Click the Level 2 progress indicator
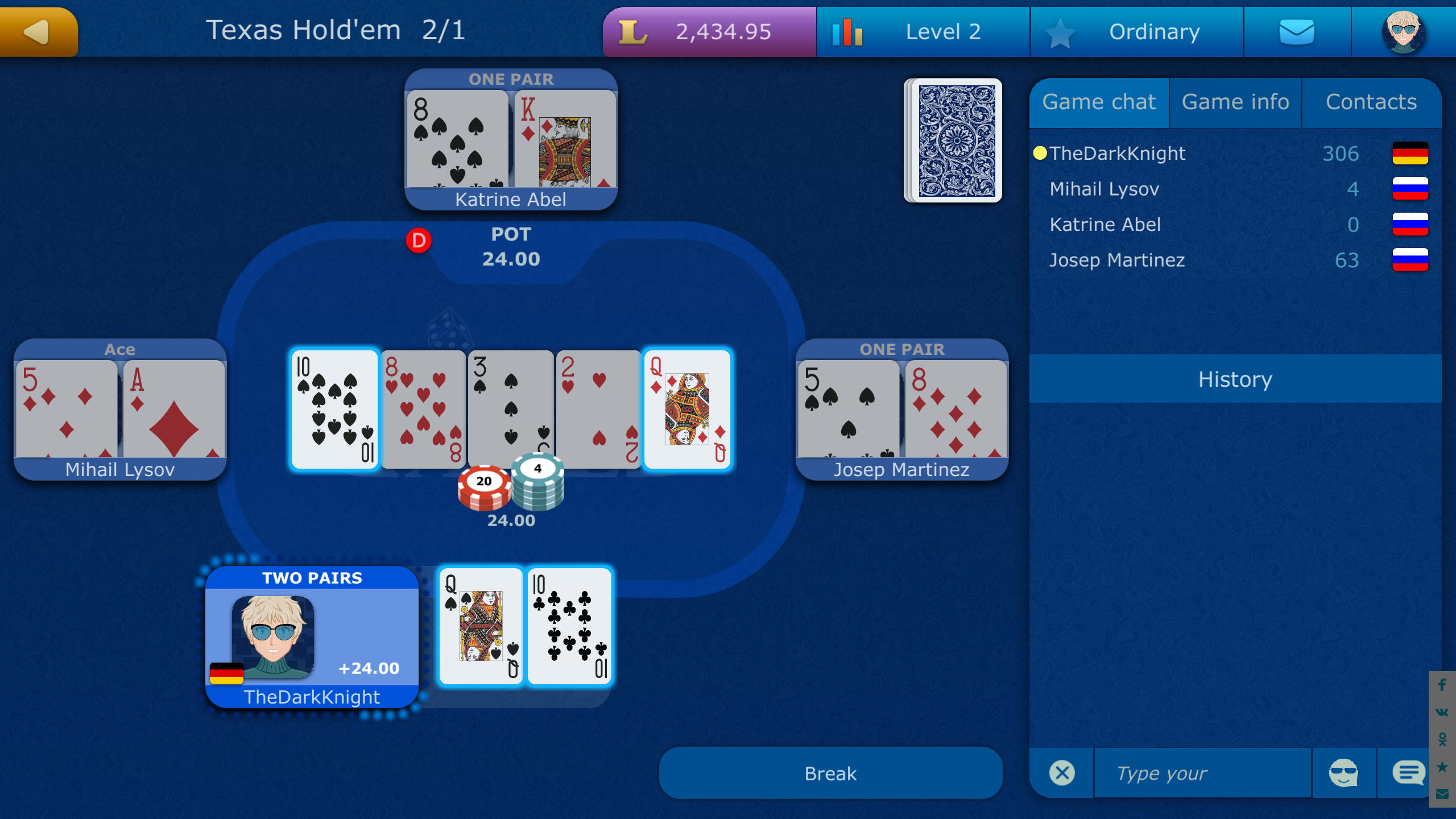 pos(923,31)
